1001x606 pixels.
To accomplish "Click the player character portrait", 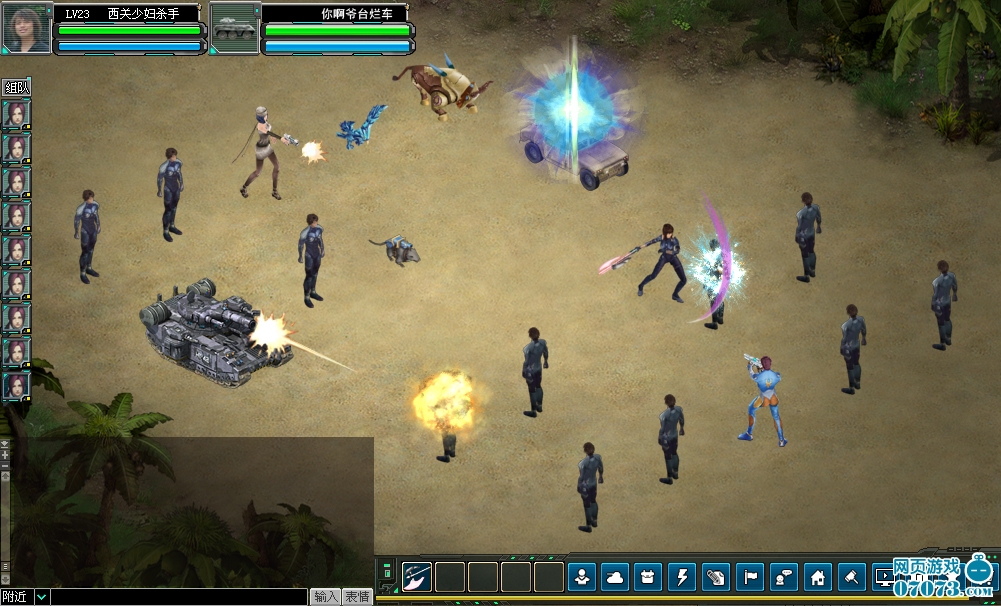I will coord(27,28).
